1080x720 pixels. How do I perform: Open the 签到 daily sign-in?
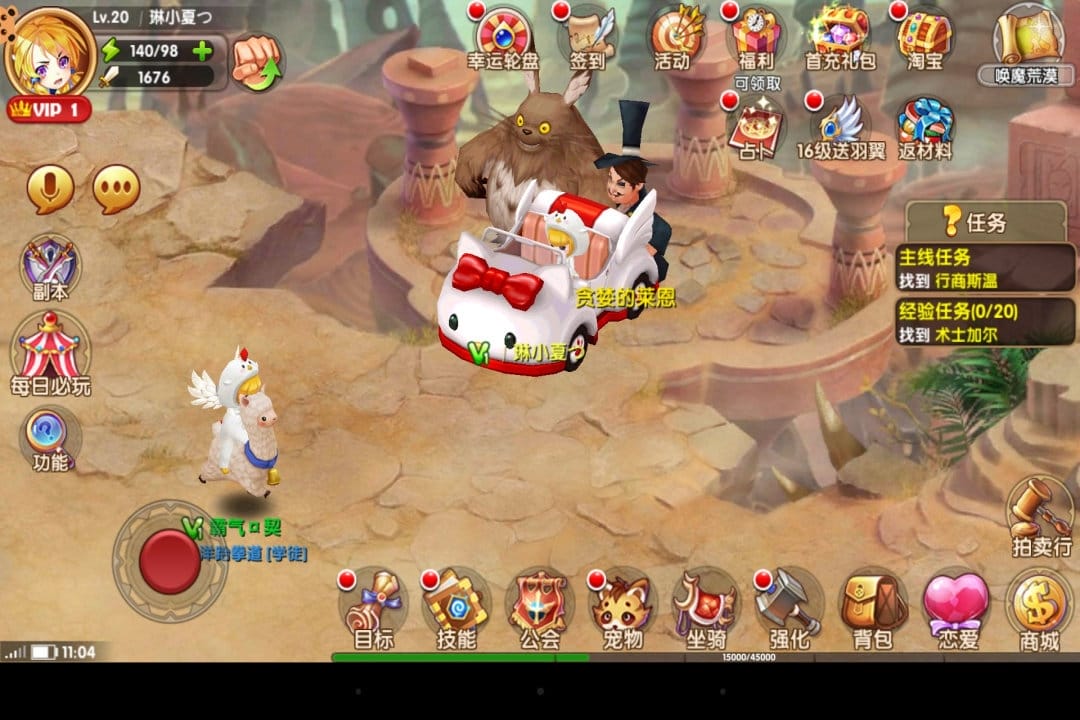click(x=587, y=38)
